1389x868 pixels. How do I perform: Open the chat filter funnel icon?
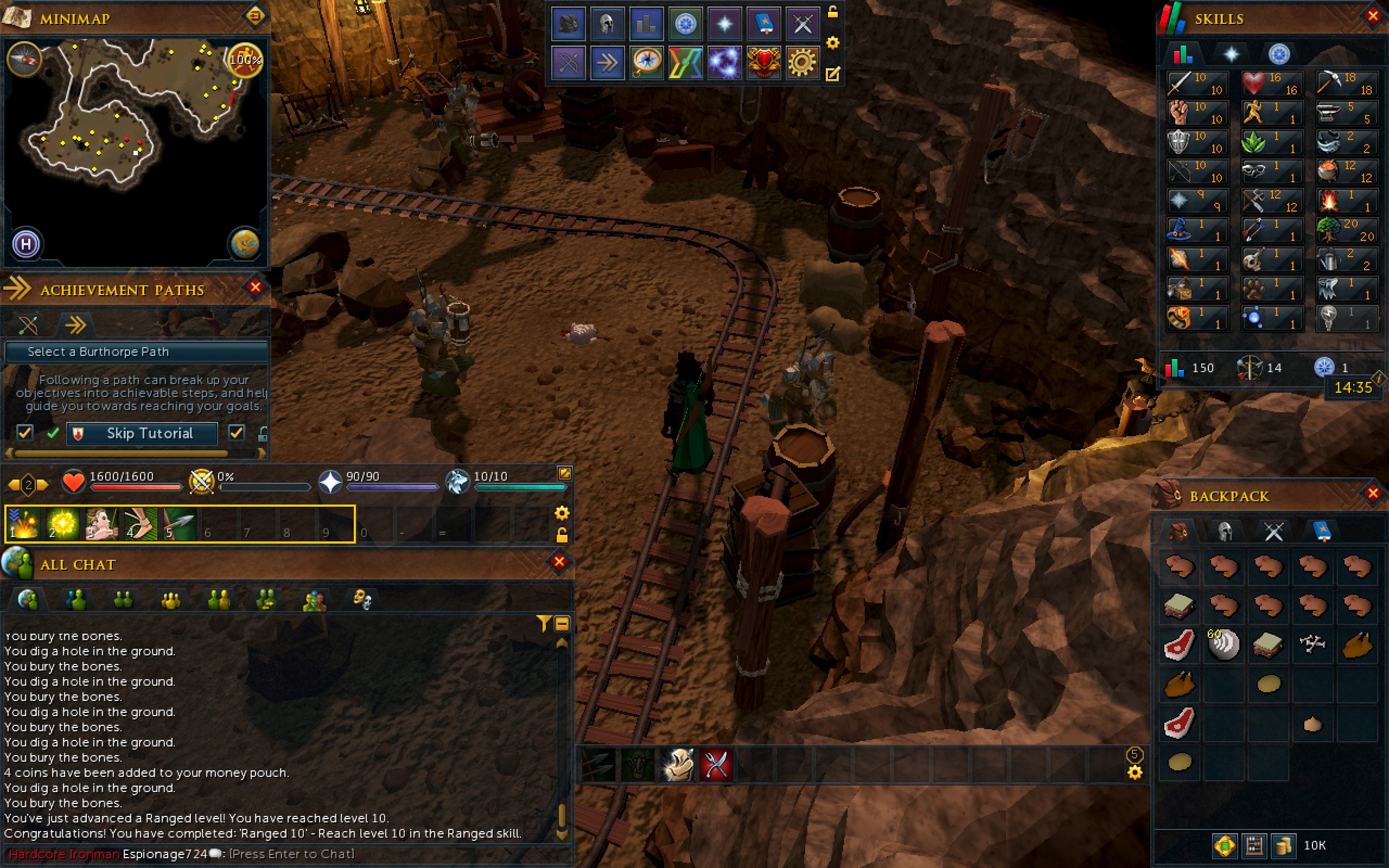[543, 623]
